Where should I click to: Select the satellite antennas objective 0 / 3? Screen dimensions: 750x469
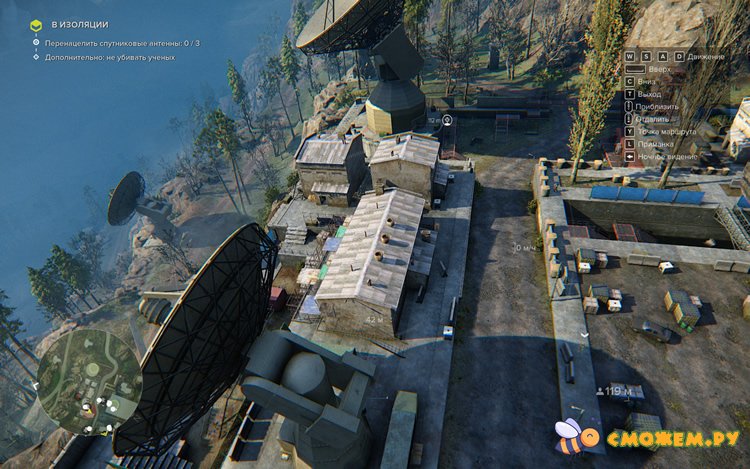120,43
